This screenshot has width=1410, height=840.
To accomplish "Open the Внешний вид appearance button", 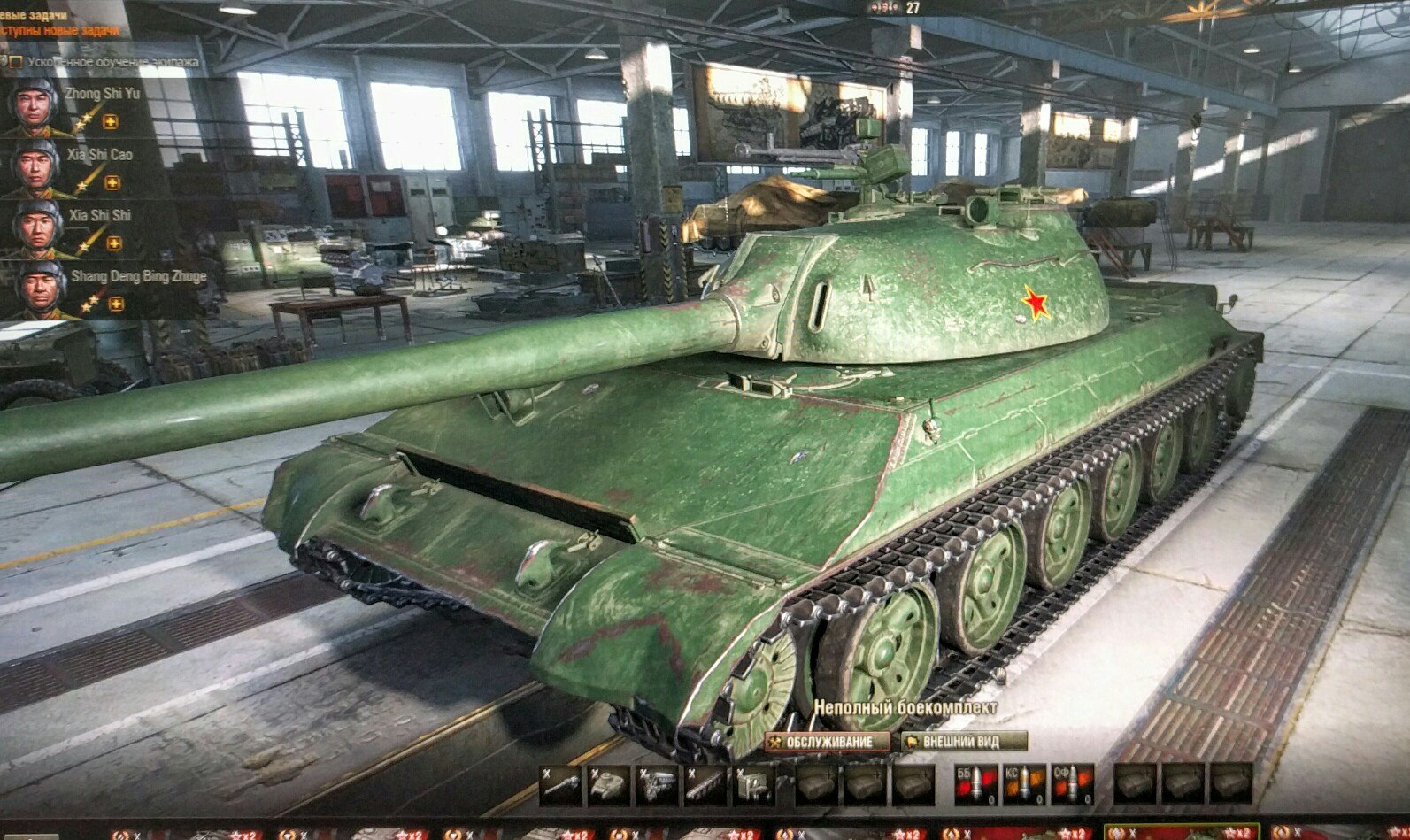I will tap(964, 741).
